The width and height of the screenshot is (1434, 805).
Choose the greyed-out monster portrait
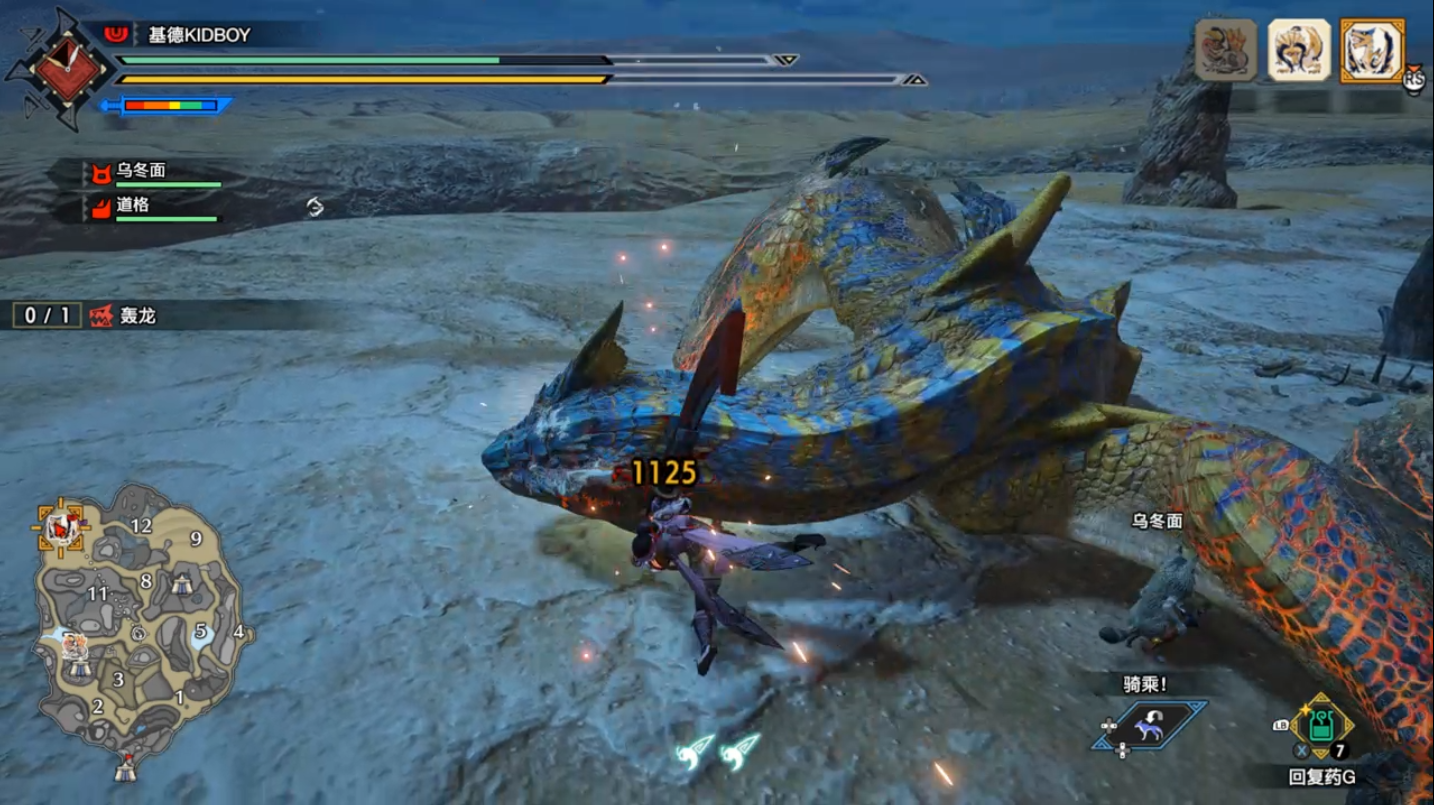pos(1226,49)
